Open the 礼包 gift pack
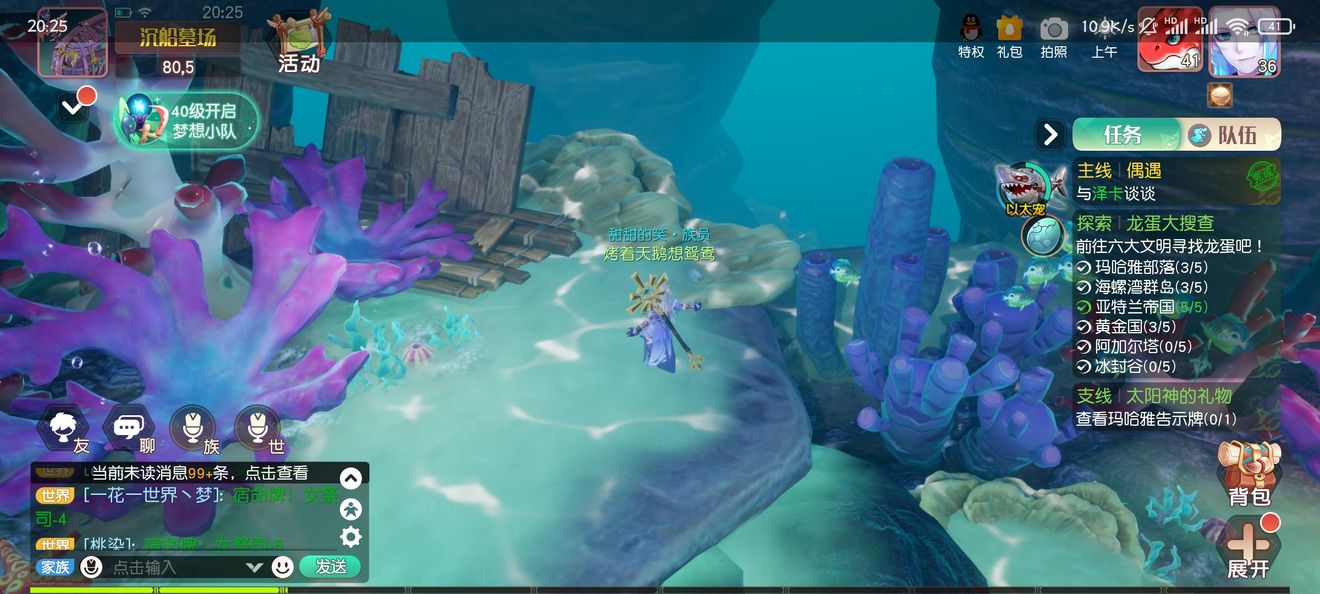This screenshot has height=594, width=1320. click(1010, 36)
